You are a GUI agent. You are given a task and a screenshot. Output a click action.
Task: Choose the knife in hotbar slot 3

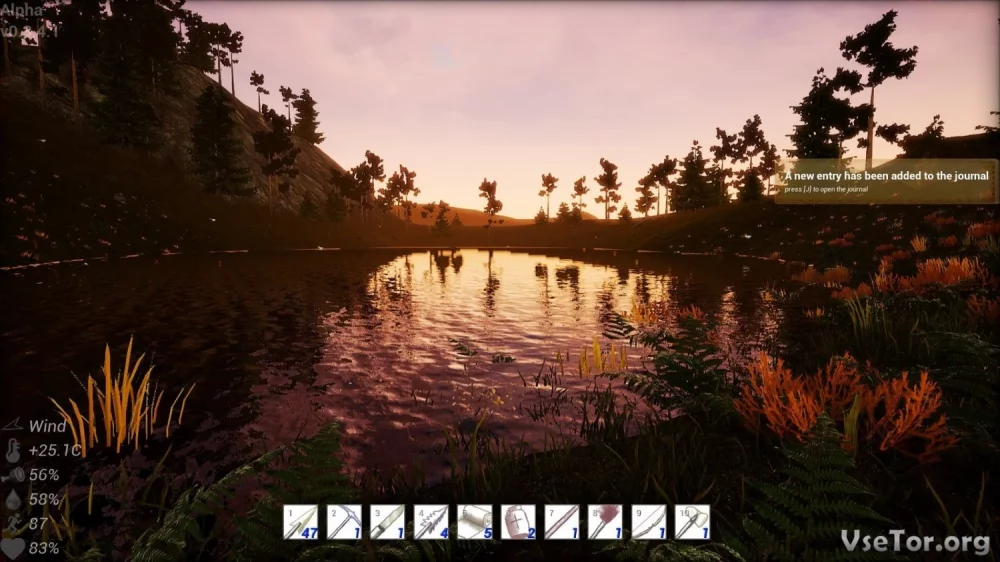[387, 522]
